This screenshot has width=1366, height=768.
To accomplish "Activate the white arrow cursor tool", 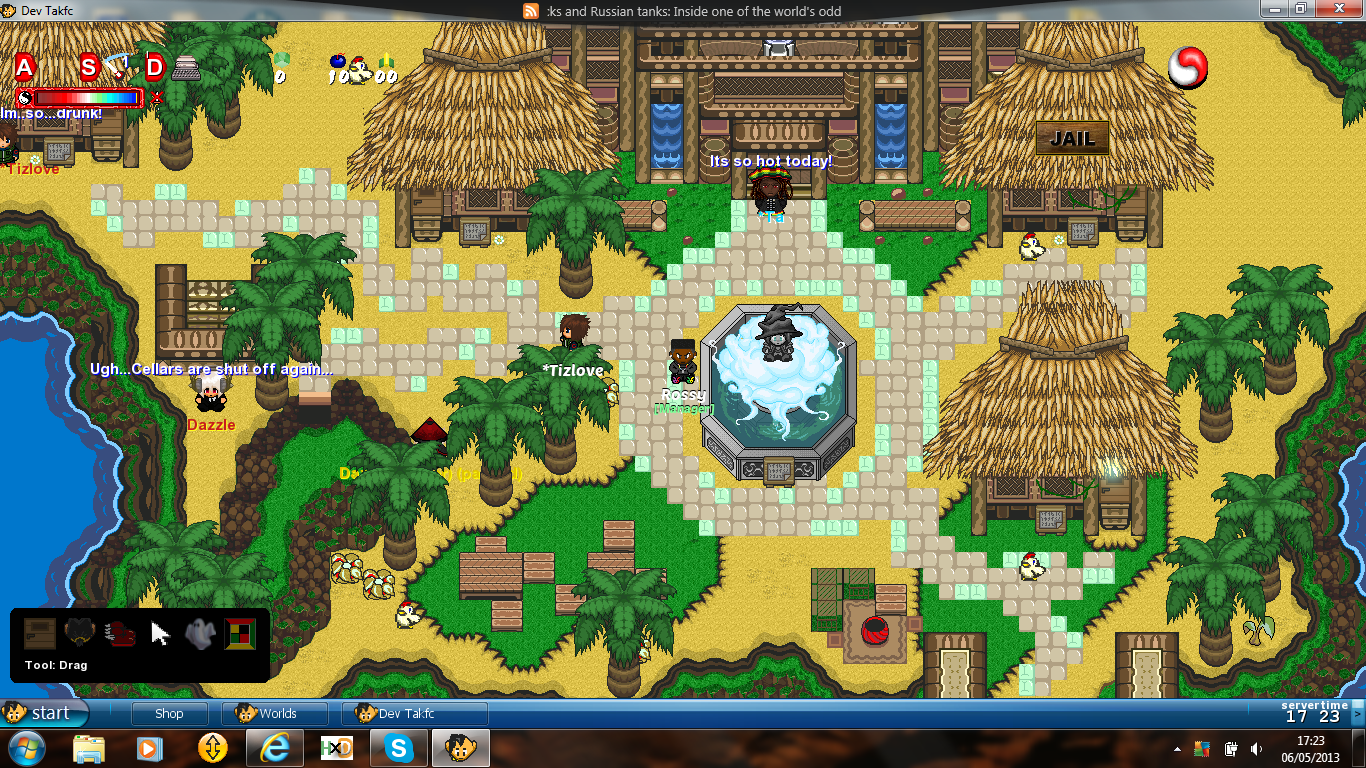I will 160,634.
